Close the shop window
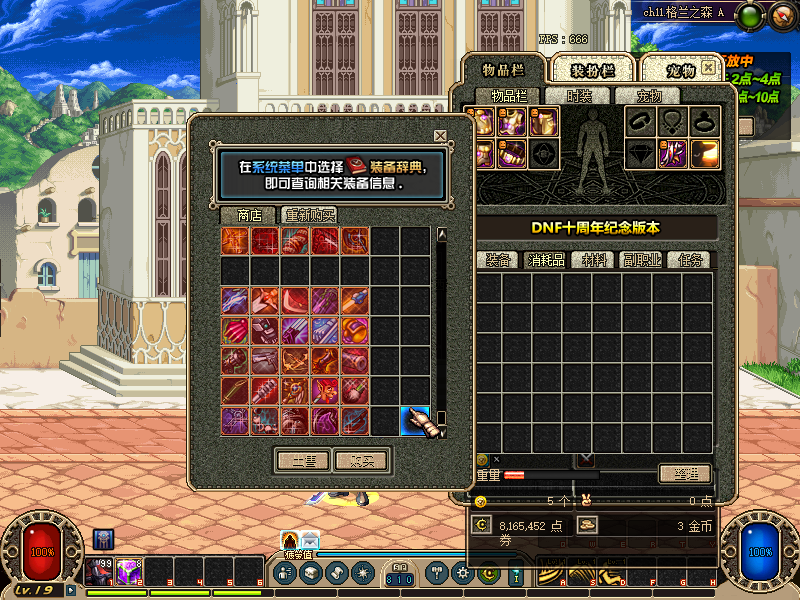Viewport: 800px width, 600px height. [x=440, y=136]
